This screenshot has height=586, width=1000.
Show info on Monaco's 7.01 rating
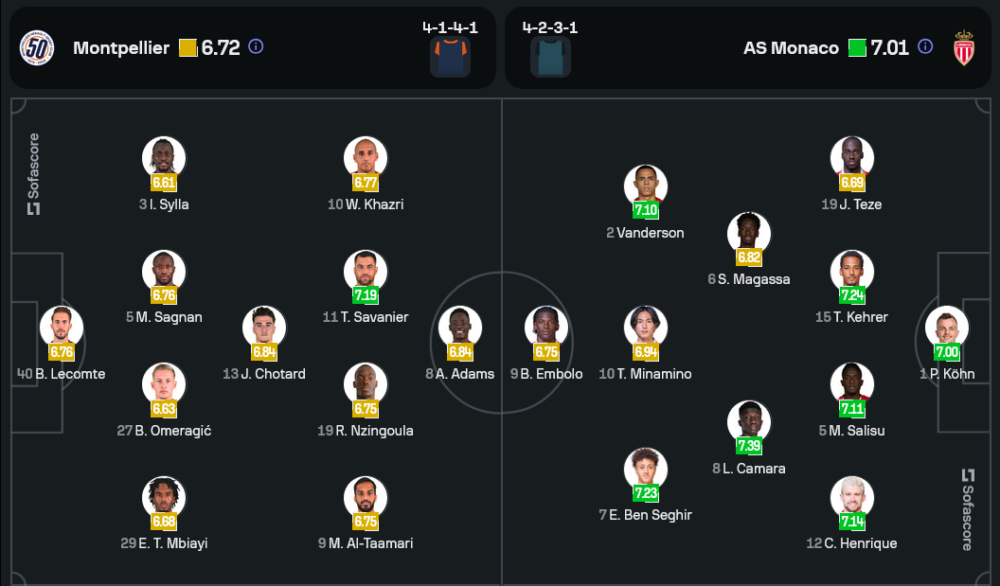925,47
